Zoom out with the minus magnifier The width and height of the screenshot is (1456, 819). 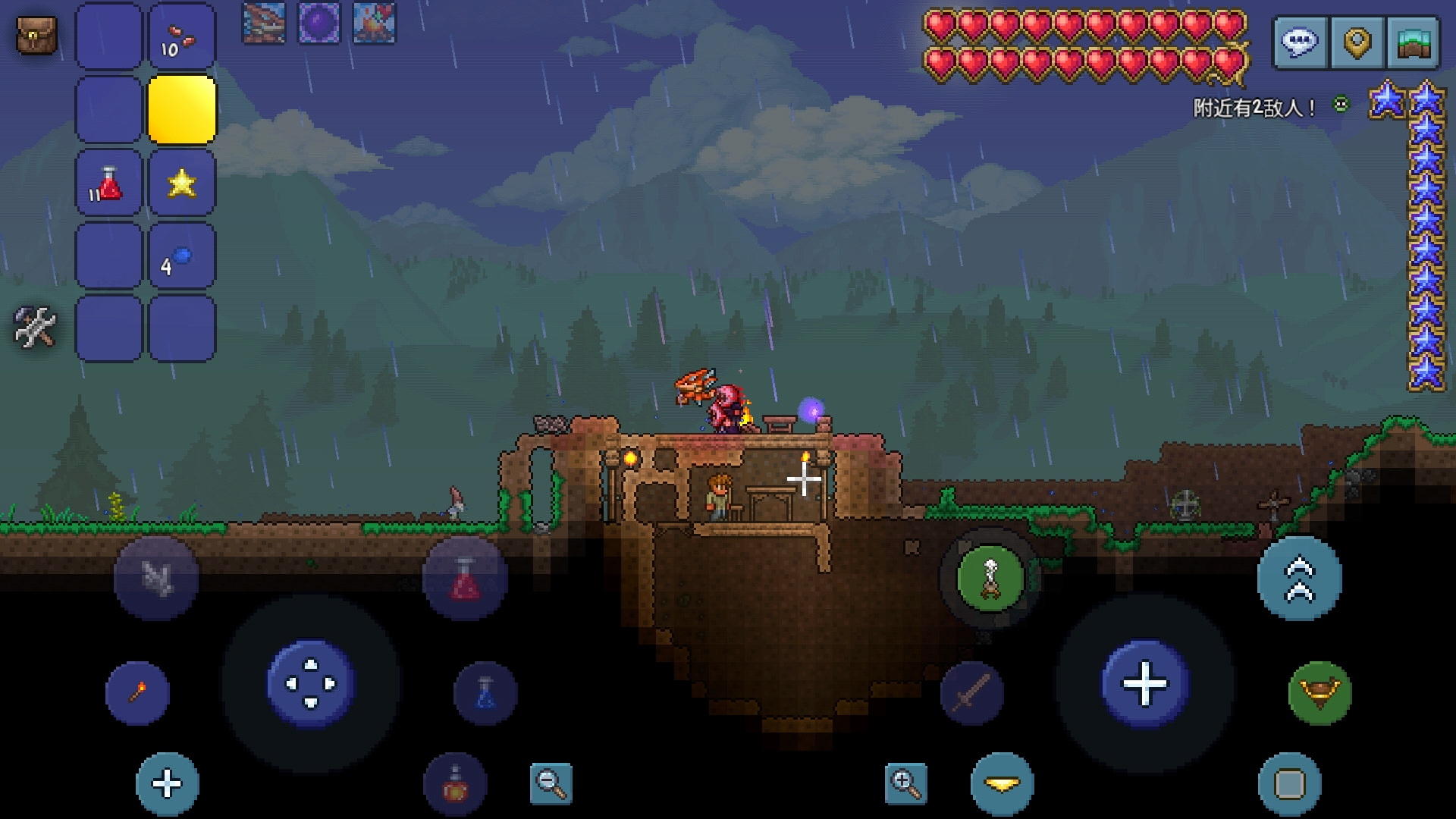pos(551,783)
